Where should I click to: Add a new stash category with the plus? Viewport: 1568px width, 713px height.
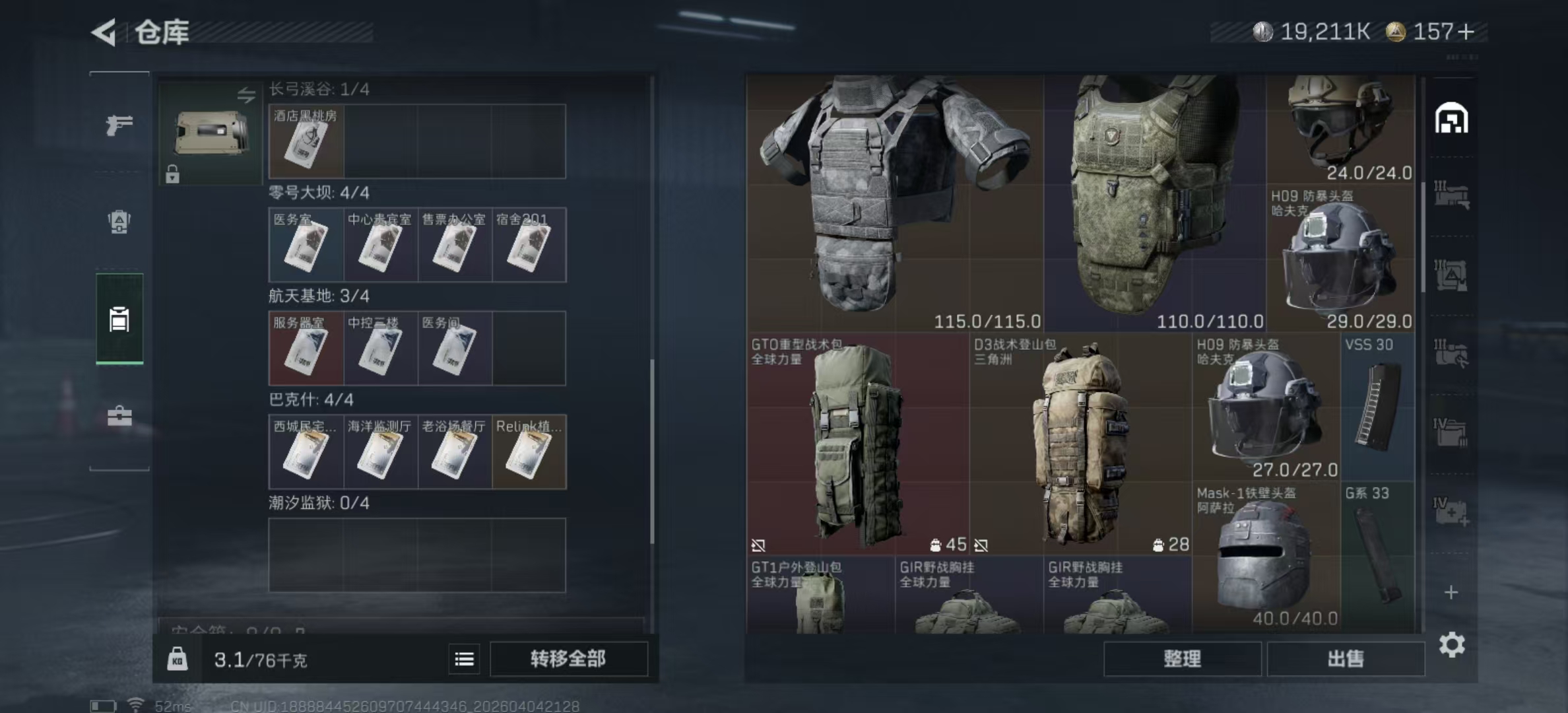click(1451, 592)
